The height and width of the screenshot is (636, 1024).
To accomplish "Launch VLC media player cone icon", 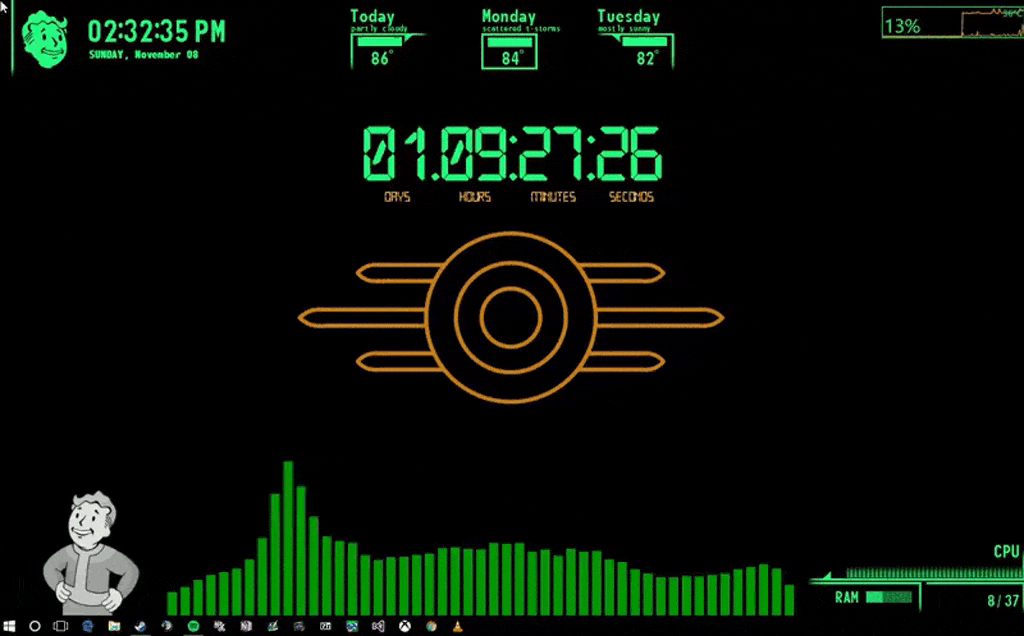I will 458,626.
